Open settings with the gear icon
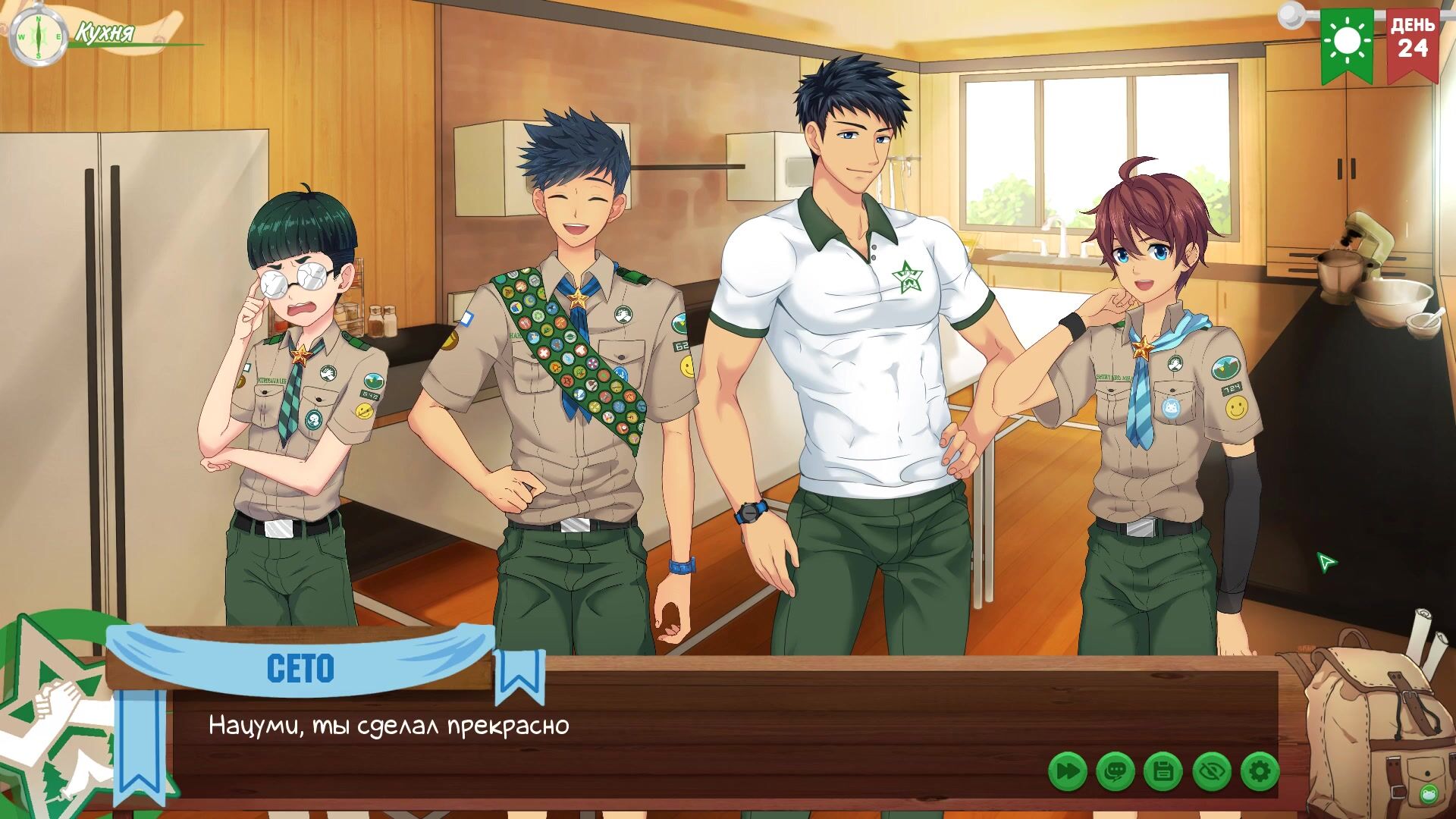 point(1260,772)
